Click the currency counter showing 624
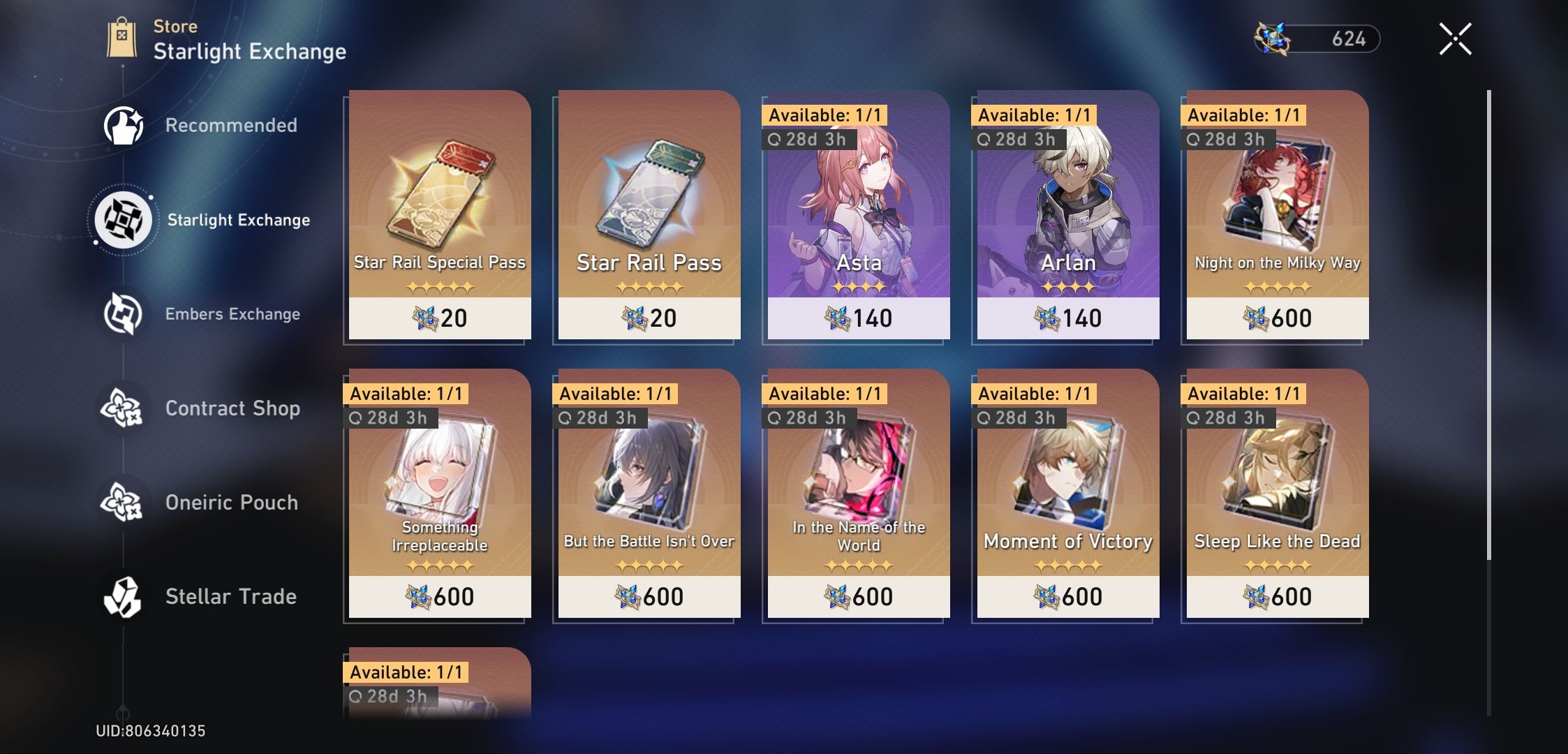The image size is (1568, 754). pos(1354,40)
